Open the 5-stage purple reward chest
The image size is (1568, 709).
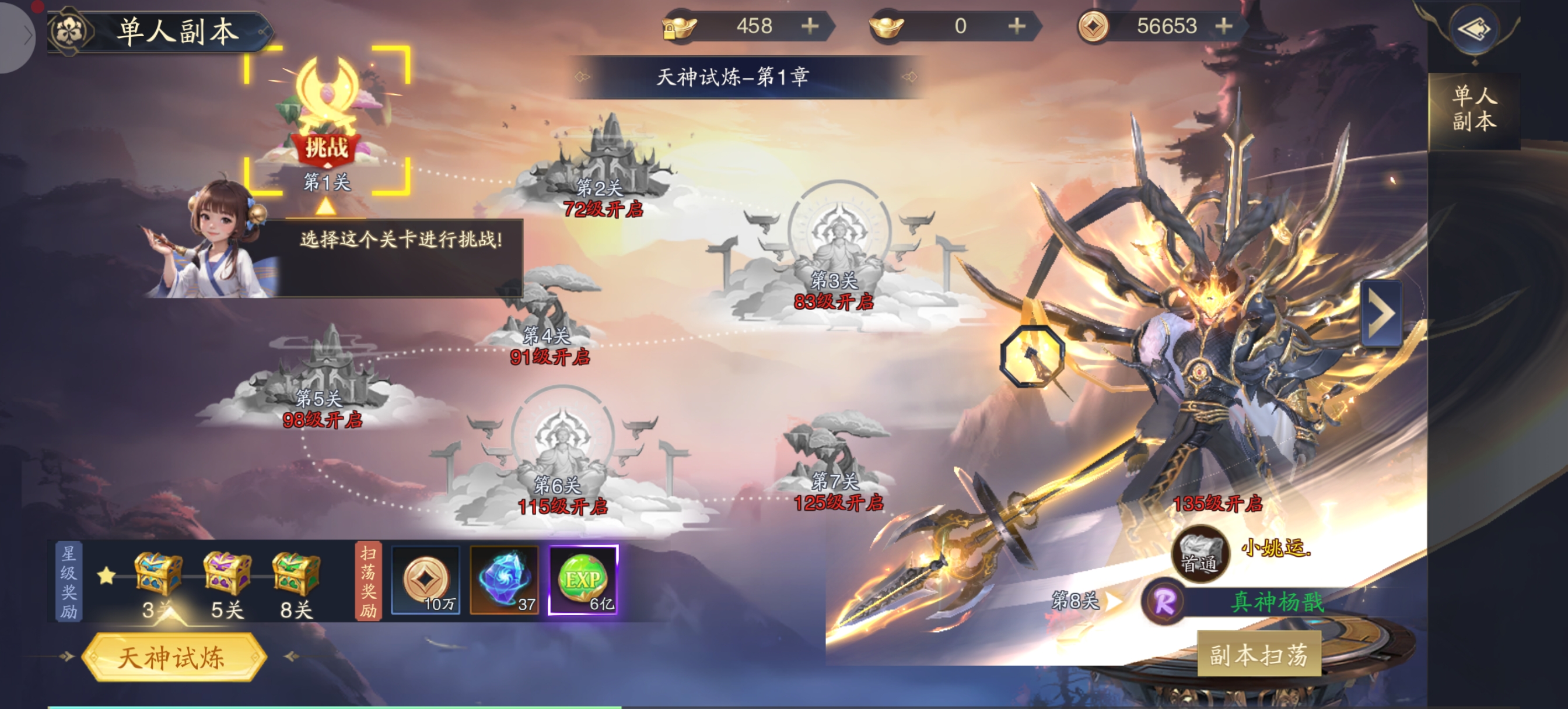(x=227, y=574)
